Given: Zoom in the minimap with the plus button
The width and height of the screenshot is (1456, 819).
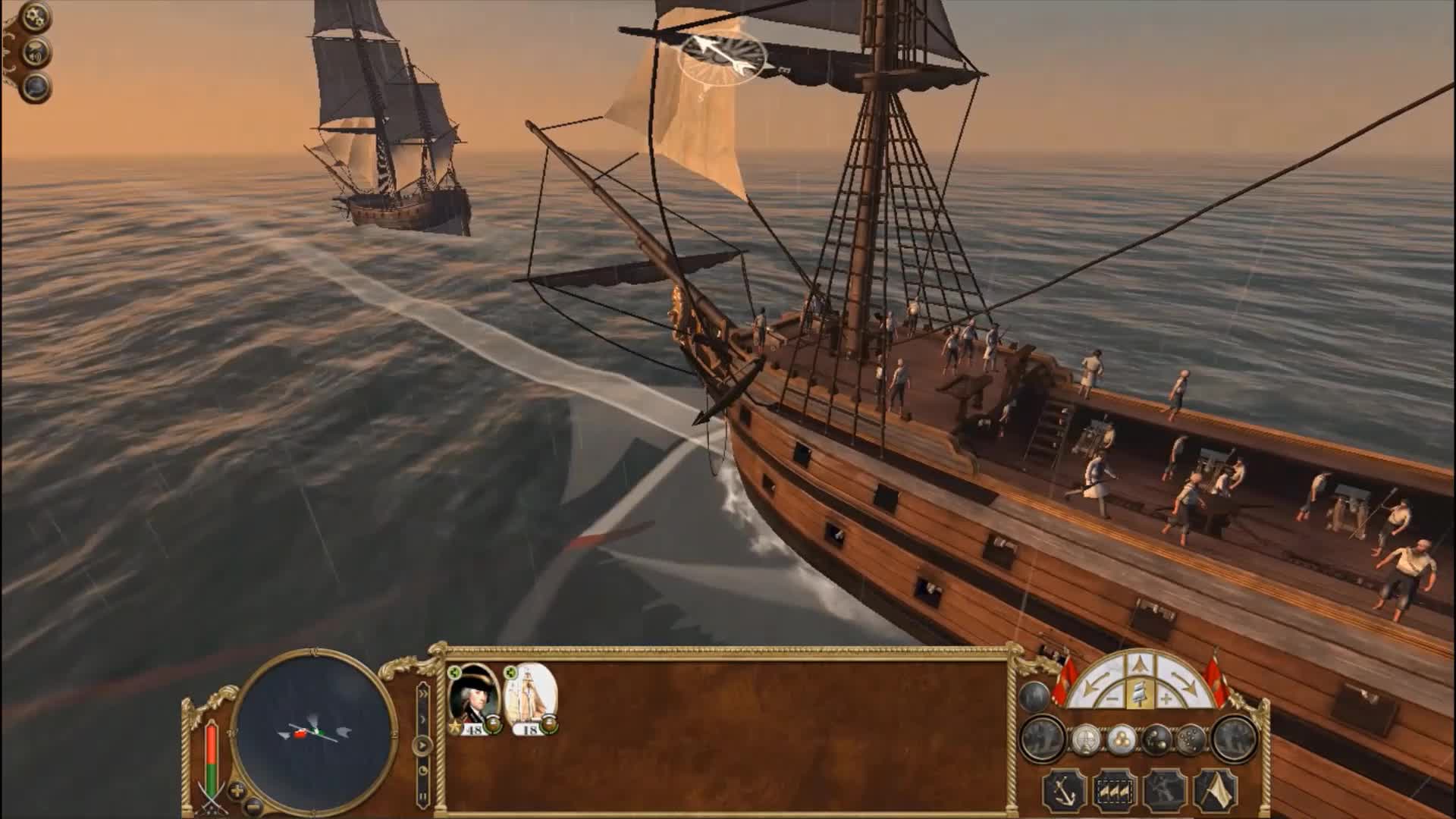Looking at the screenshot, I should tap(237, 790).
